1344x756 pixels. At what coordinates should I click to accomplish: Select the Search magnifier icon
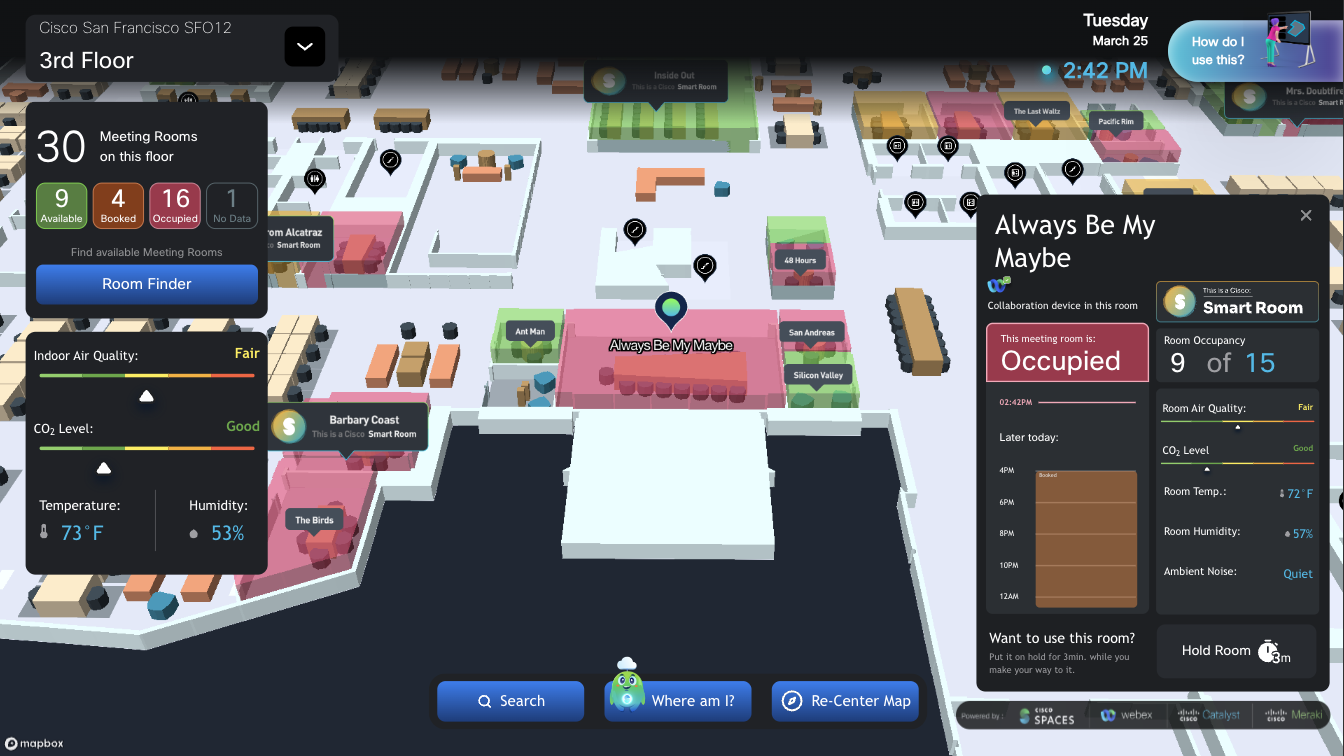click(484, 701)
